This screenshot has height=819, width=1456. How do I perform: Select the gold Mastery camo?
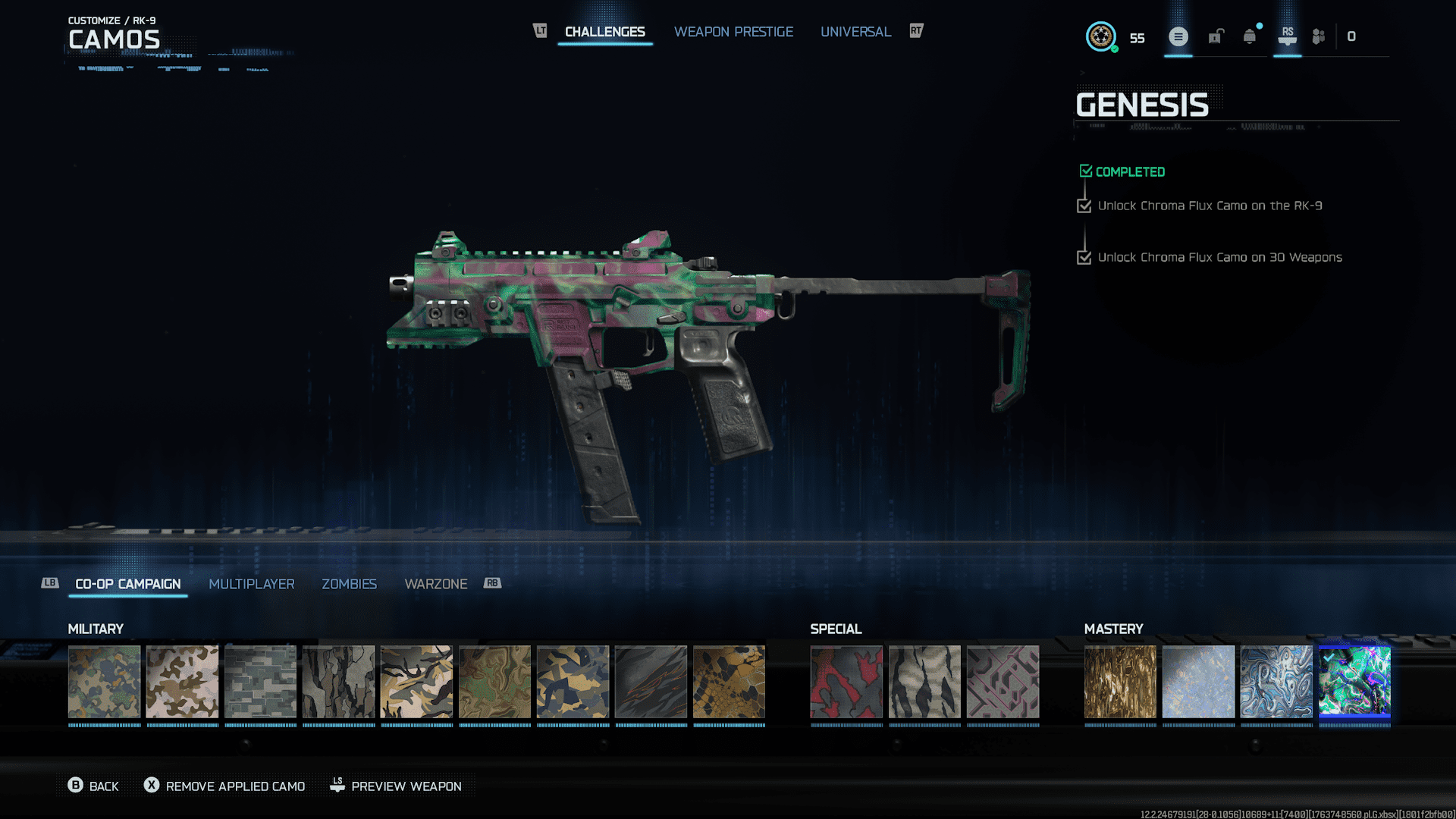(1120, 682)
